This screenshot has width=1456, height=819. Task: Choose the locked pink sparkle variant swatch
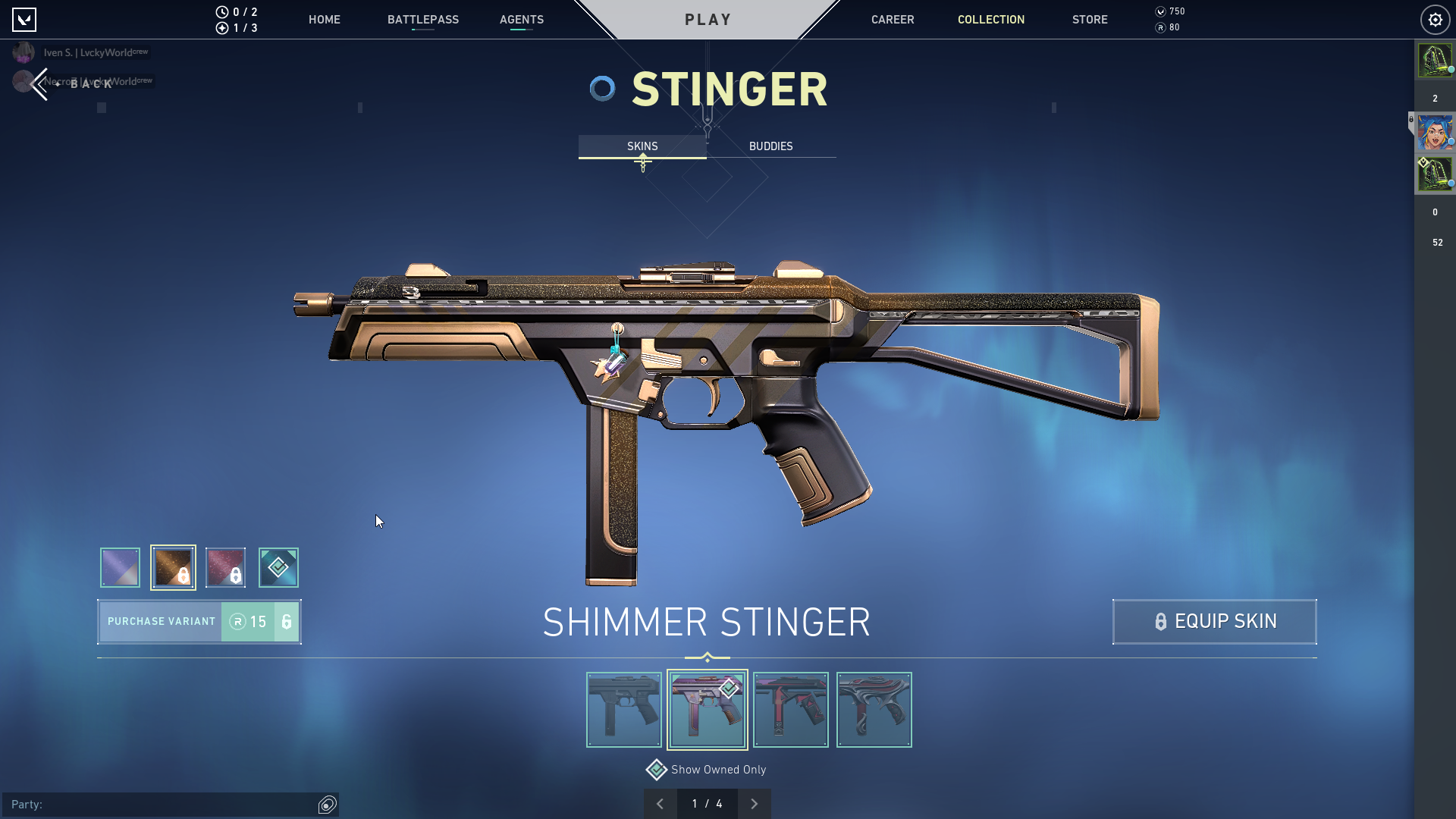[x=225, y=567]
